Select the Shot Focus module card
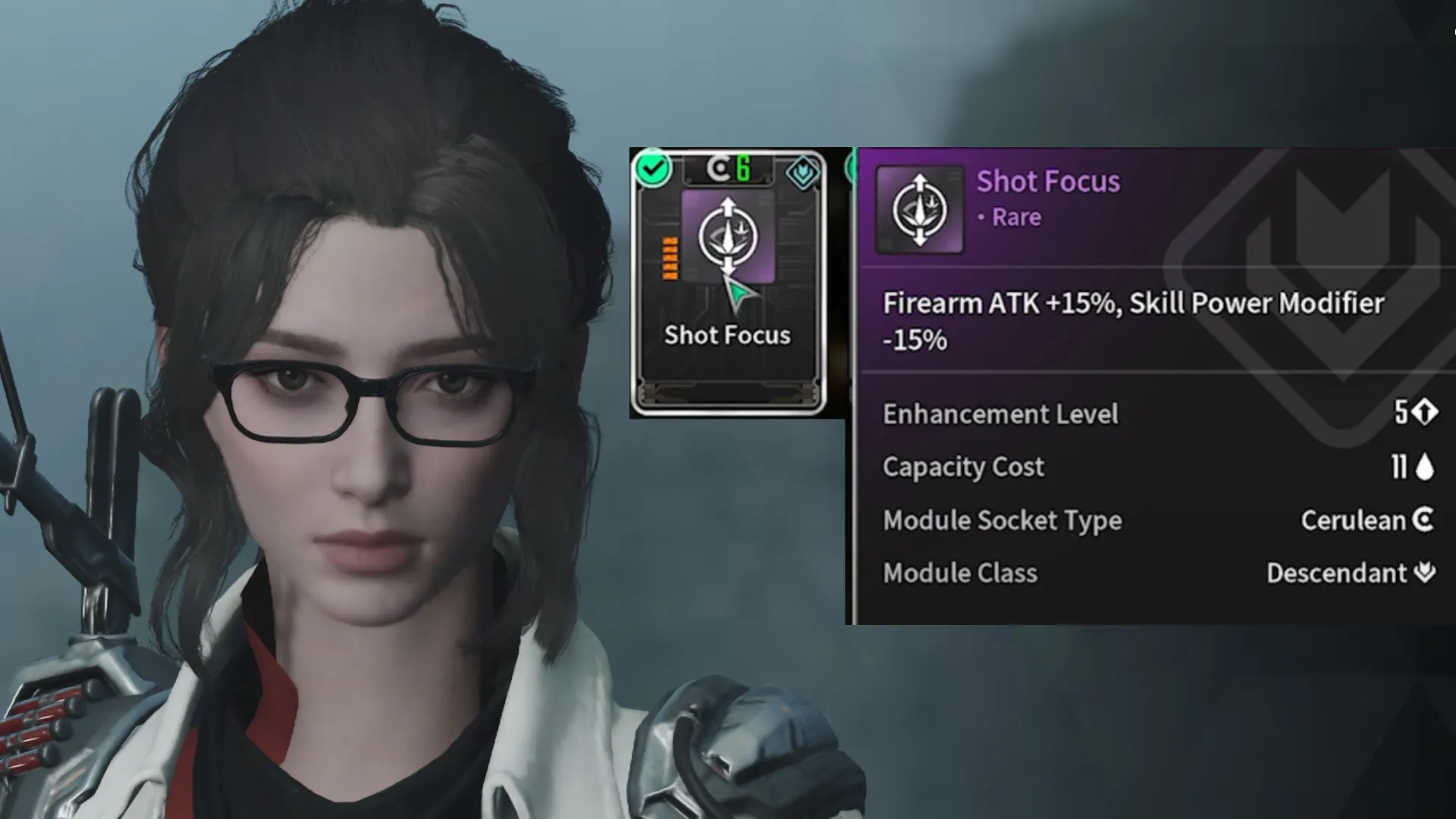This screenshot has width=1456, height=819. pyautogui.click(x=728, y=282)
